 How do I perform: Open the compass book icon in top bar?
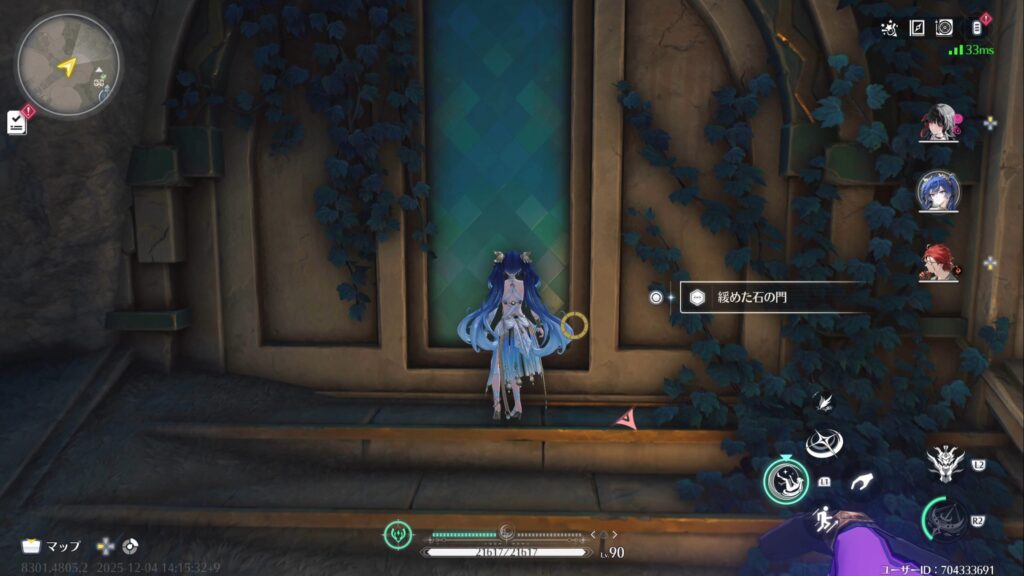(916, 28)
